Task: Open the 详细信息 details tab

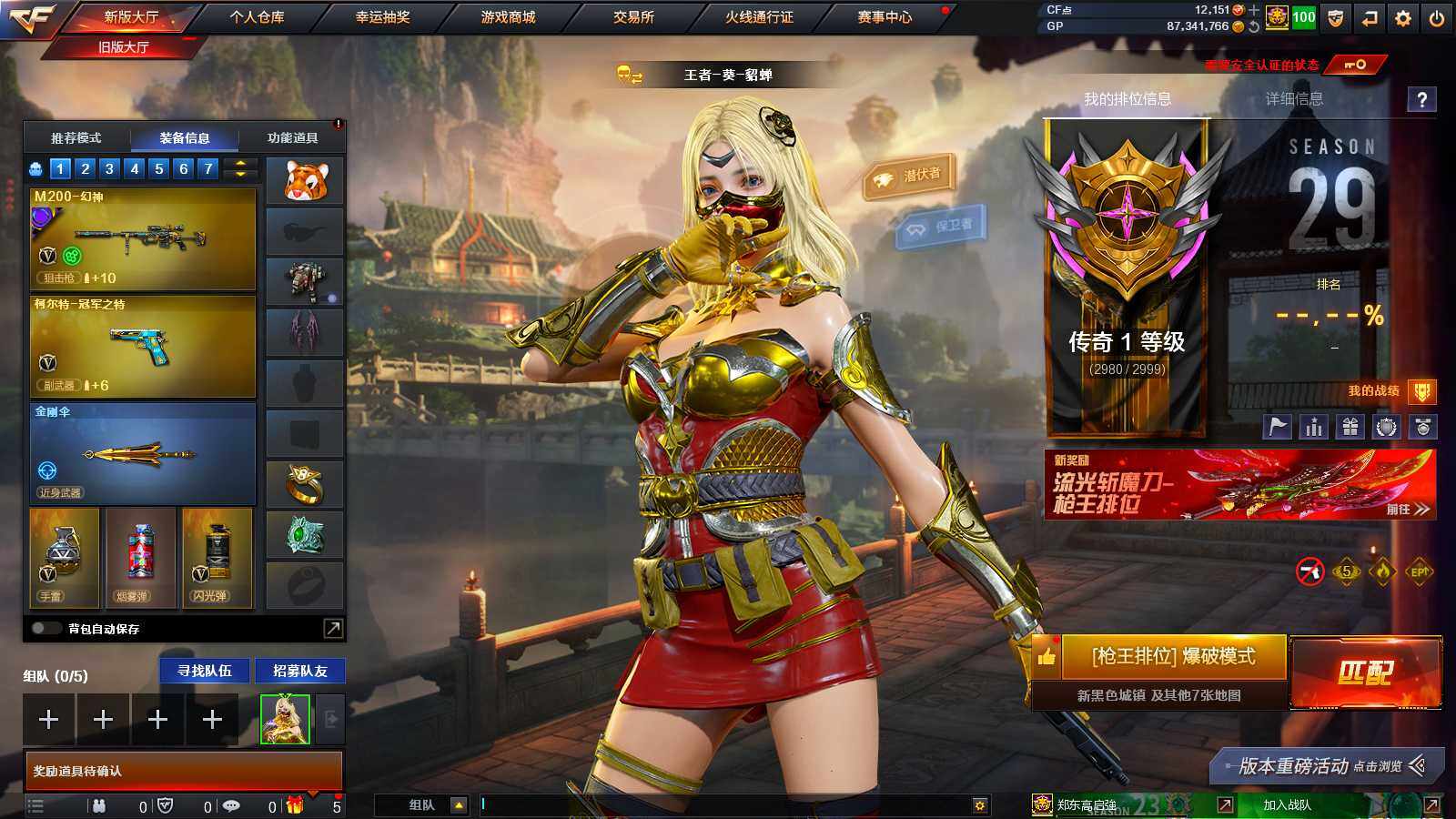Action: point(1294,99)
